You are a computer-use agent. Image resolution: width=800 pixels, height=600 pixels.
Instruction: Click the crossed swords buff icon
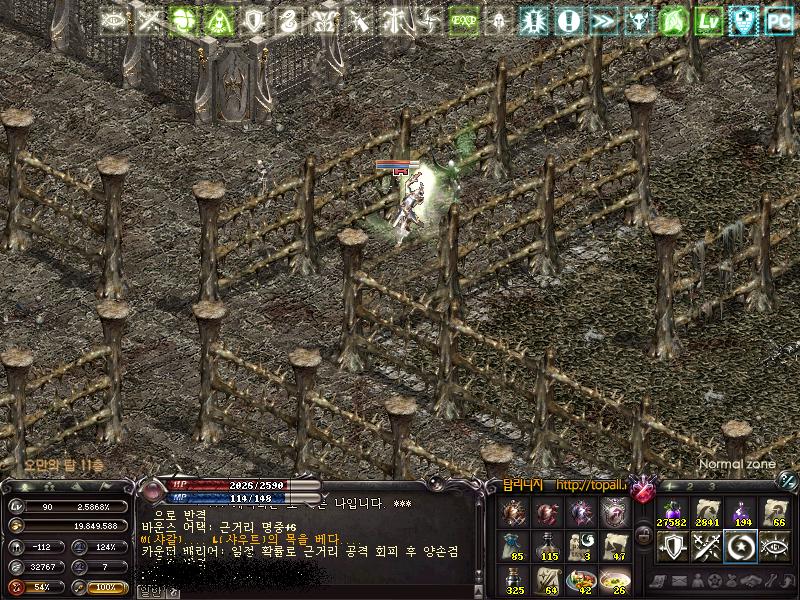point(150,19)
